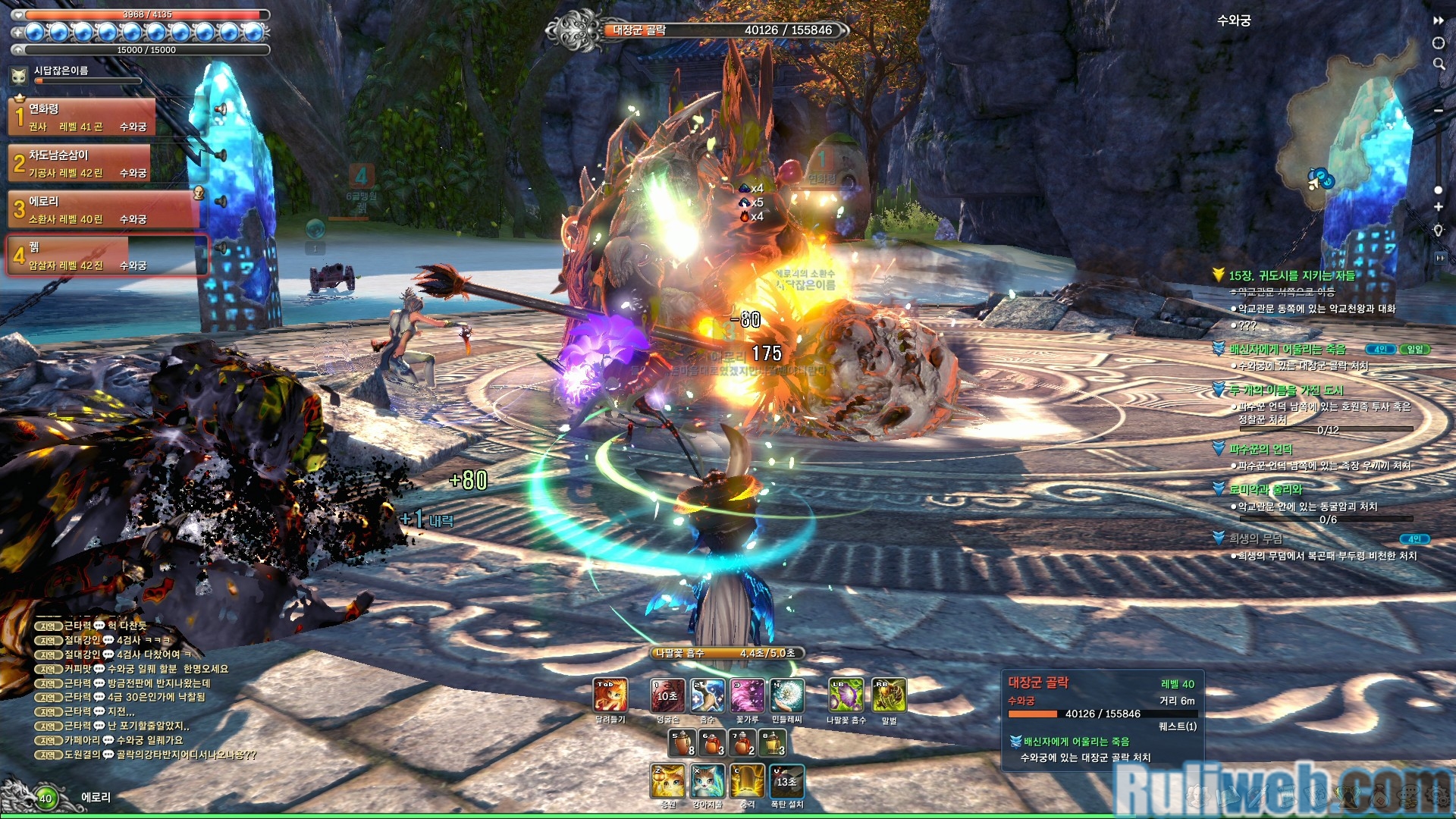
Task: Activate the 흡수 skill icon
Action: point(707,695)
